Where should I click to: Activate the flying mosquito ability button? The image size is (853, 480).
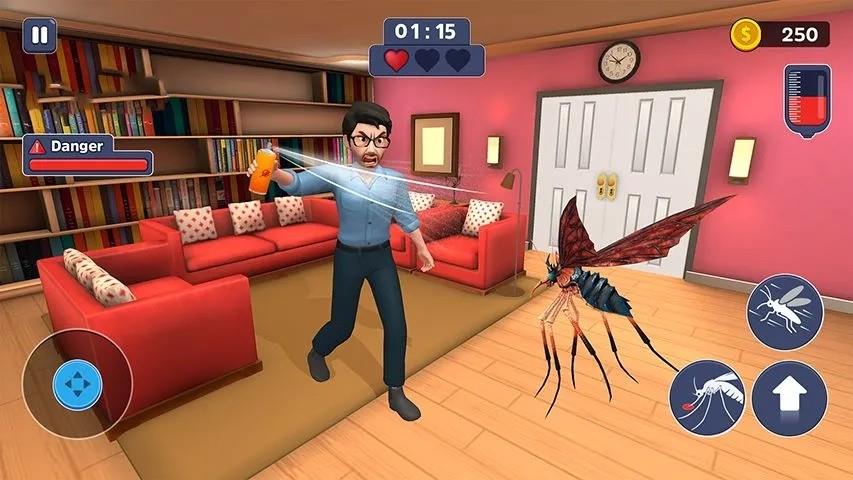785,312
